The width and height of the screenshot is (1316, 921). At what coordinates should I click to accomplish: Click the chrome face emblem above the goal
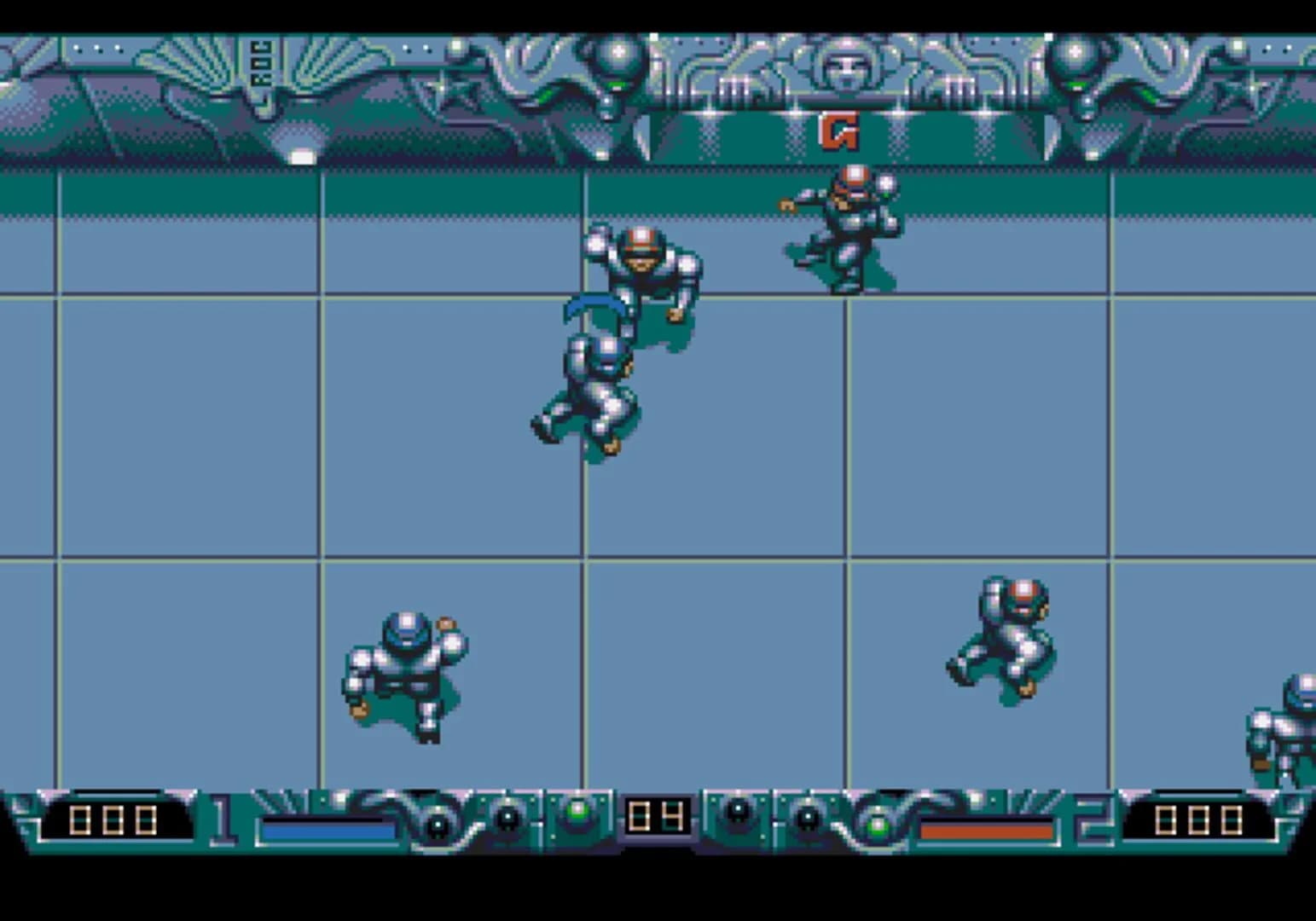click(x=846, y=67)
